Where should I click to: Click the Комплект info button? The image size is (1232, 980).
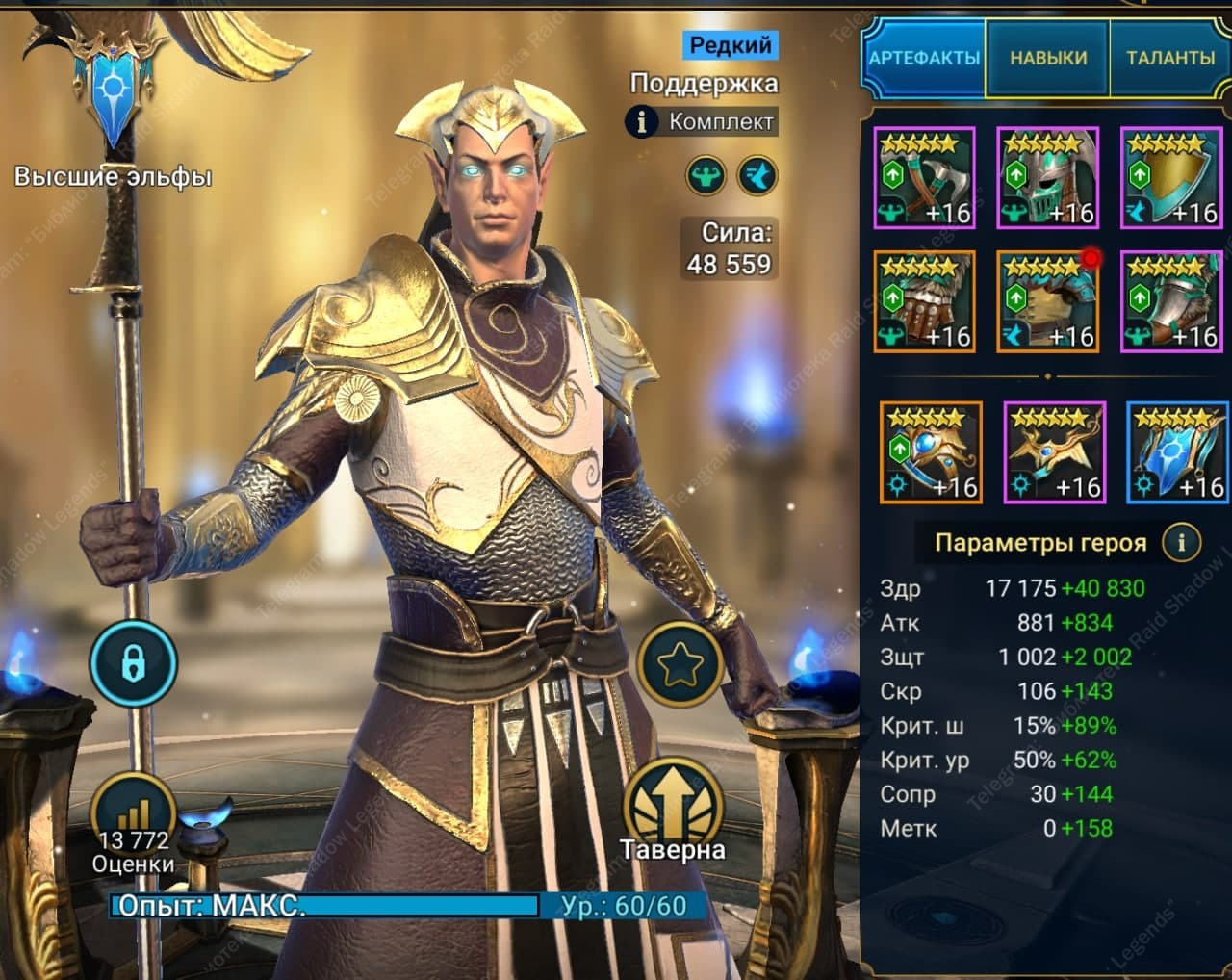point(642,122)
